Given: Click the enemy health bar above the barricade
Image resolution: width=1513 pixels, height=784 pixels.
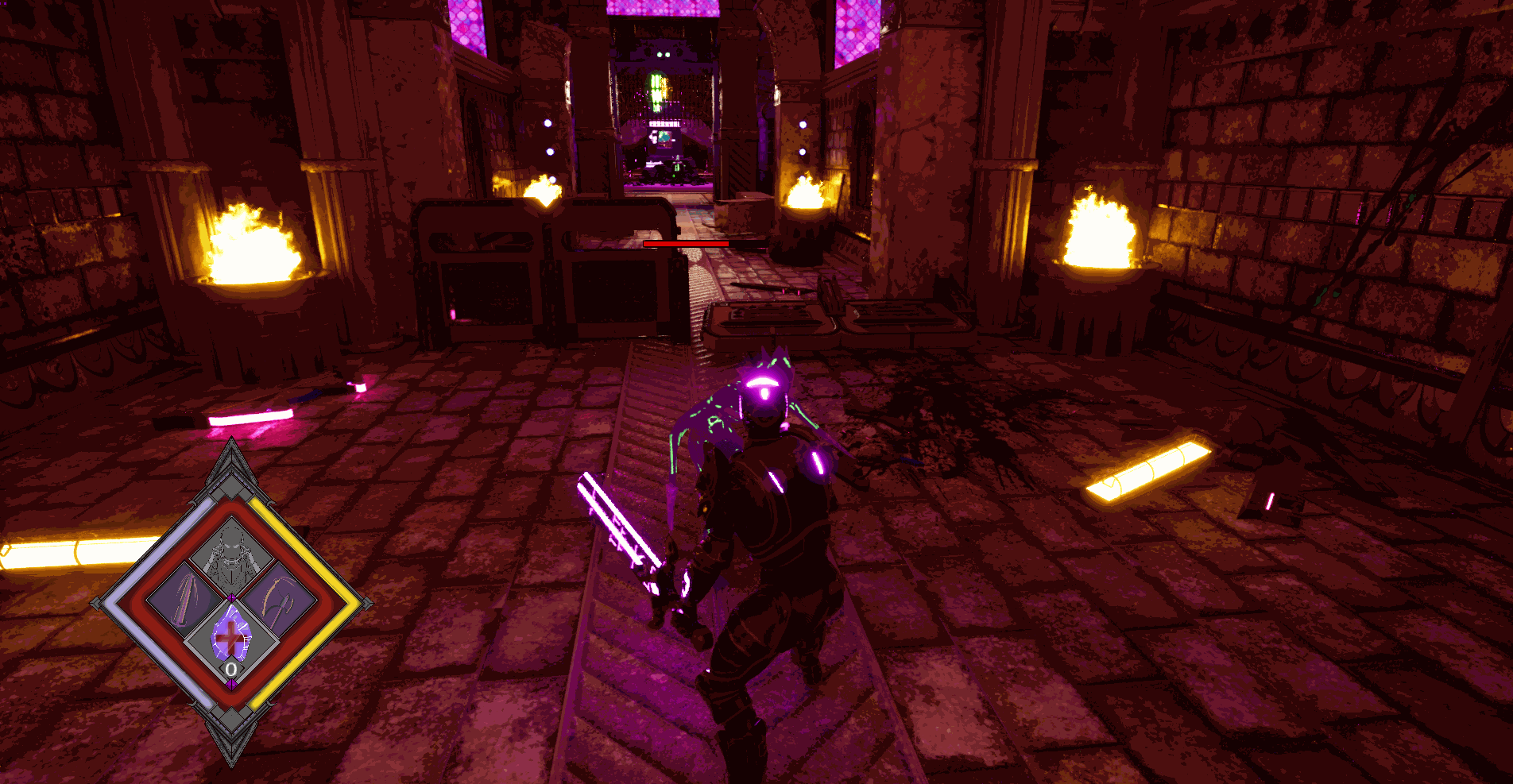Looking at the screenshot, I should (687, 243).
